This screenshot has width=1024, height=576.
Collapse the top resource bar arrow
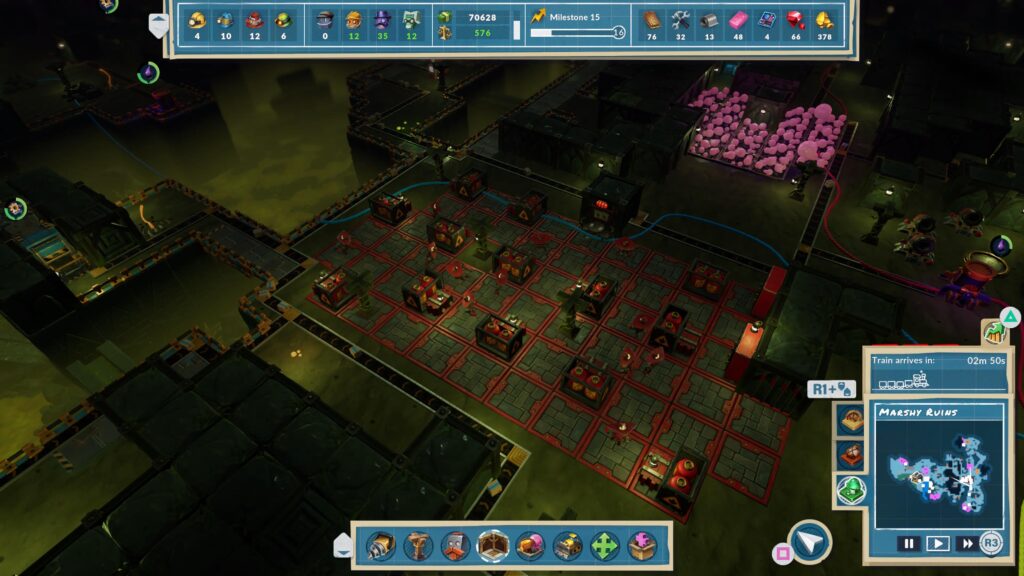click(x=159, y=25)
